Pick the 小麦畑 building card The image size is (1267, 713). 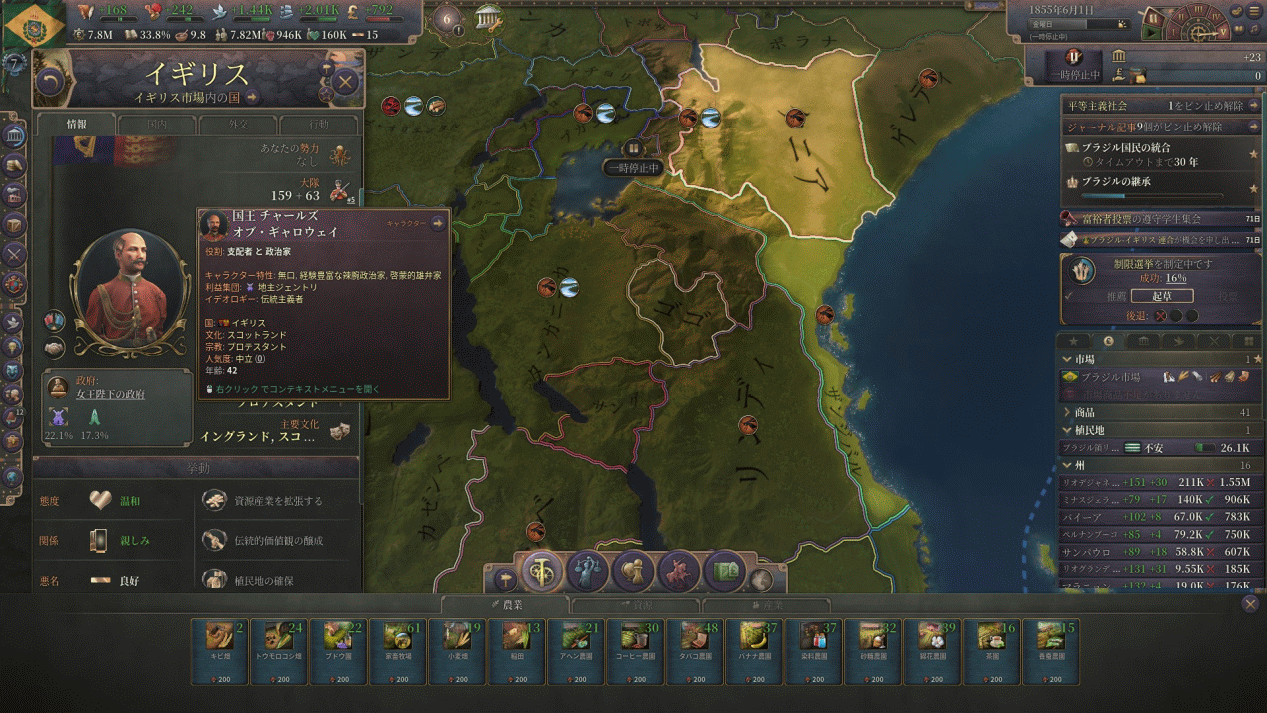[457, 652]
